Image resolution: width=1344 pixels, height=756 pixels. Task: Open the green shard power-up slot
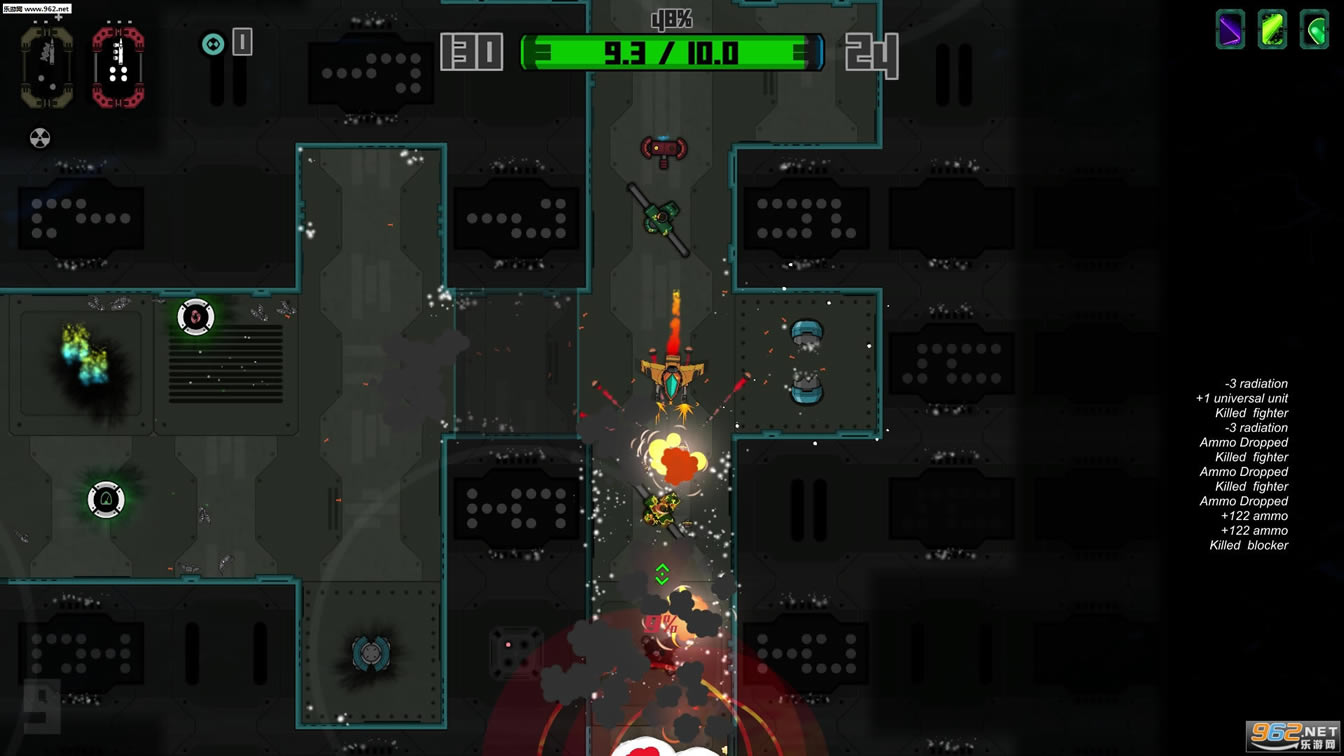(x=1271, y=30)
